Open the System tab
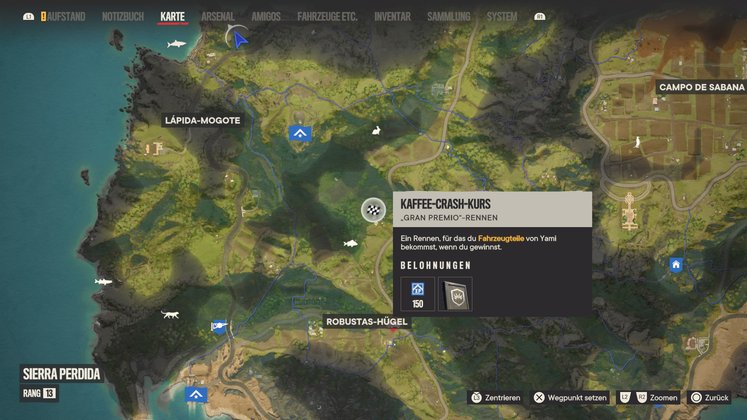The width and height of the screenshot is (747, 420). (x=502, y=17)
